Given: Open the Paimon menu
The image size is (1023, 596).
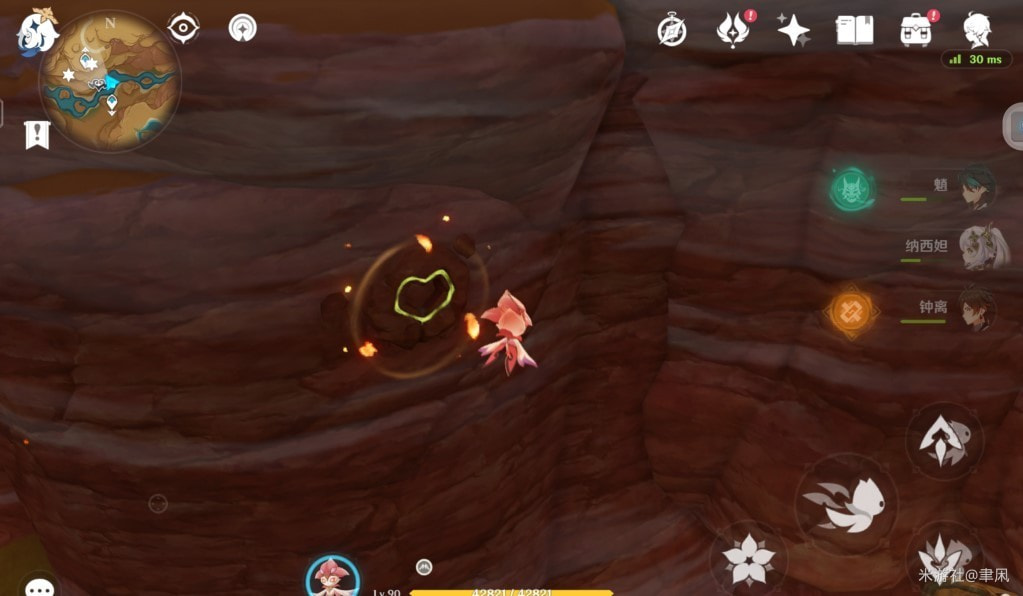Looking at the screenshot, I should pos(37,31).
